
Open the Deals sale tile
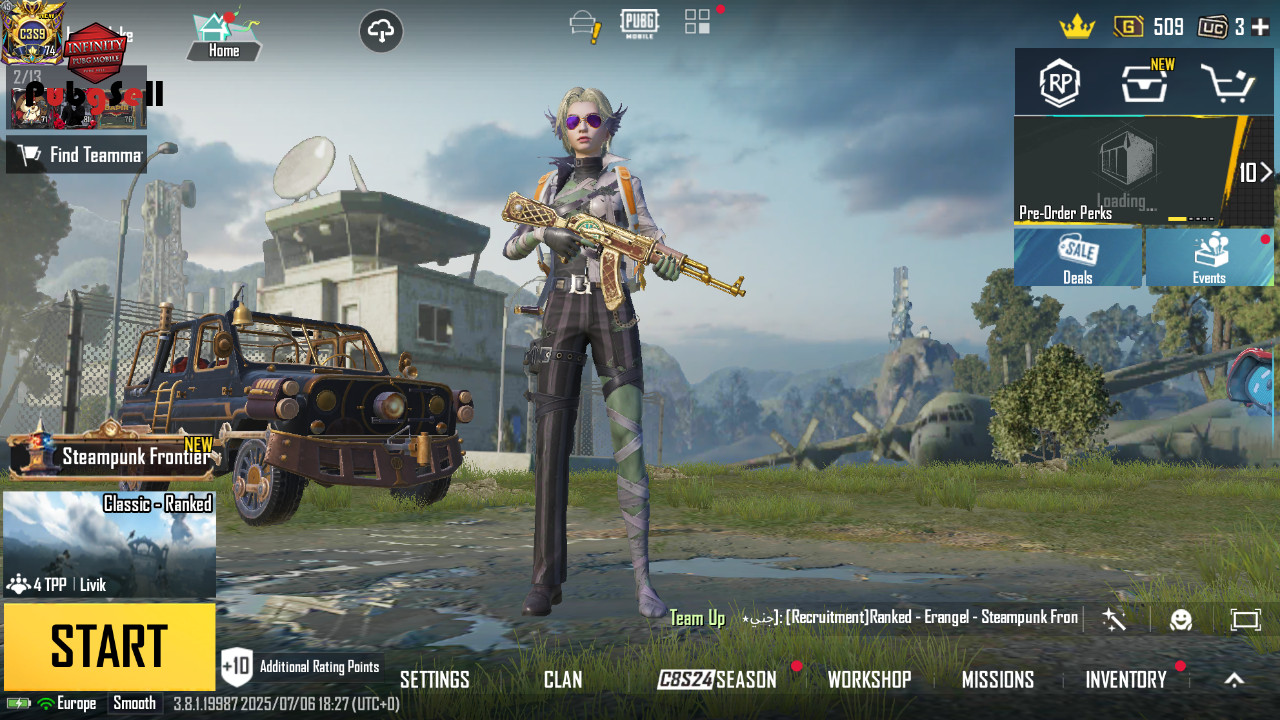(1077, 258)
